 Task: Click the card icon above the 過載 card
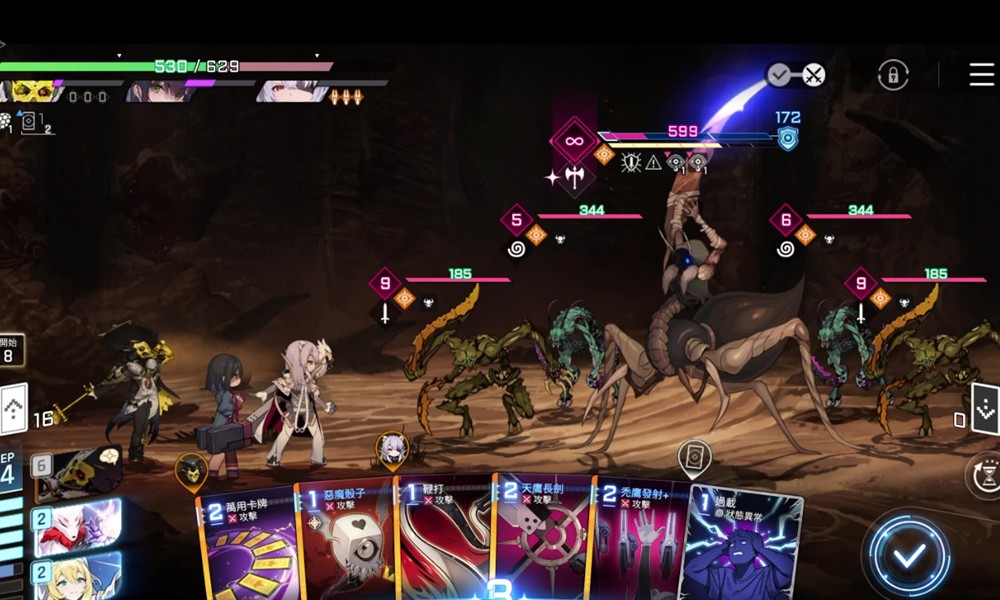click(x=694, y=458)
